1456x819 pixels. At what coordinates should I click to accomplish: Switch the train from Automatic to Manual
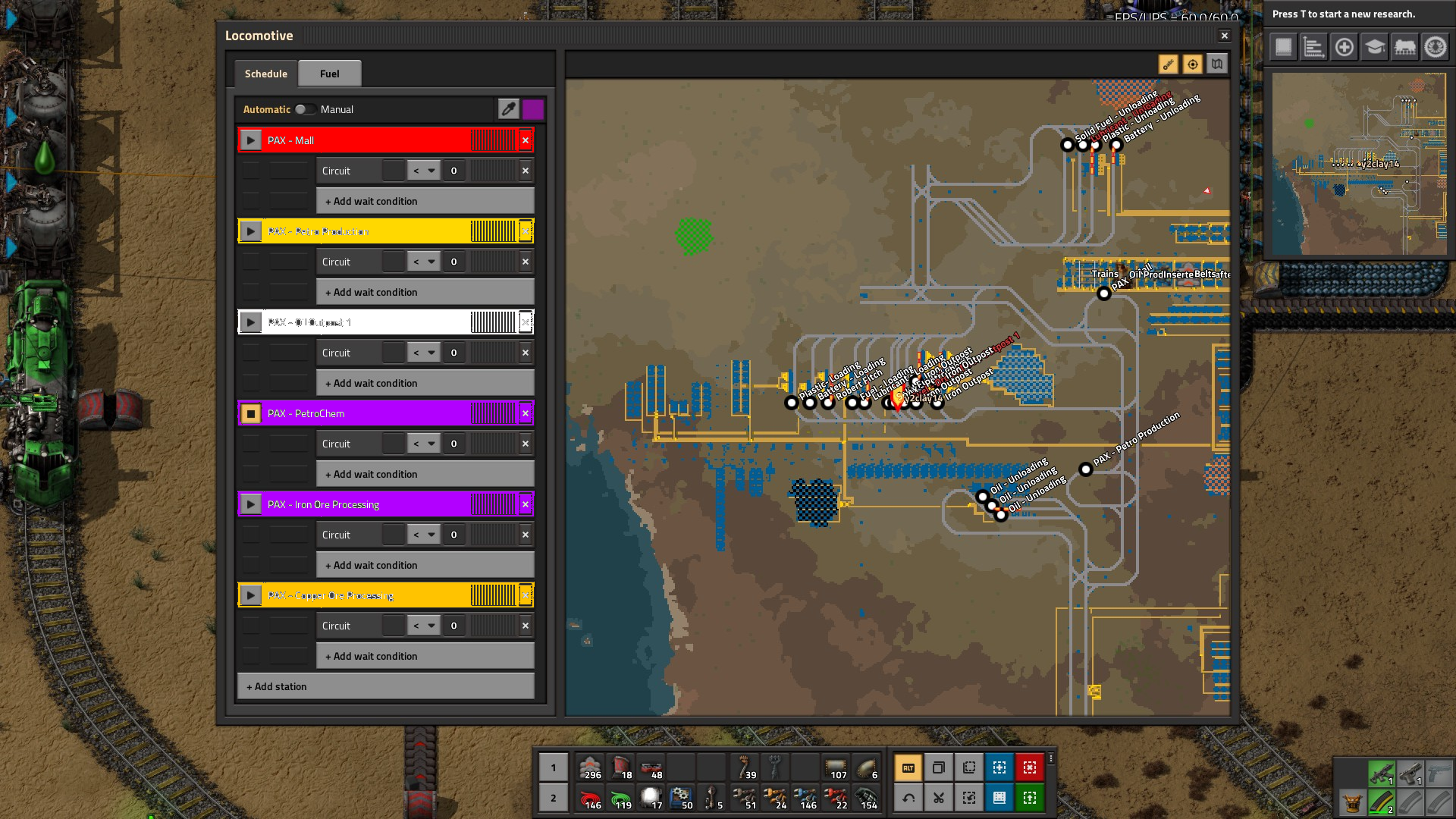coord(306,109)
